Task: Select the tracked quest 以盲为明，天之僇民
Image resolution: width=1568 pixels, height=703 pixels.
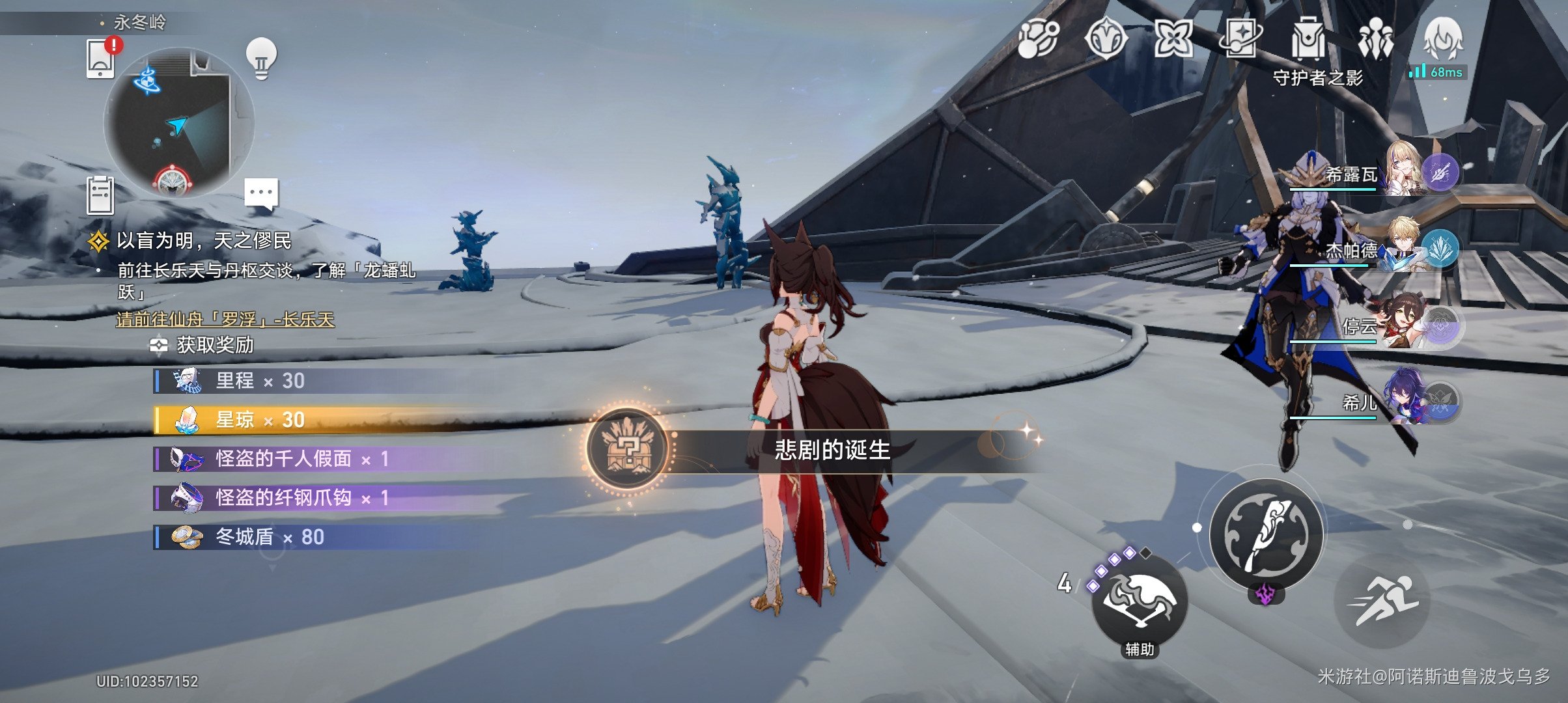Action: tap(203, 241)
